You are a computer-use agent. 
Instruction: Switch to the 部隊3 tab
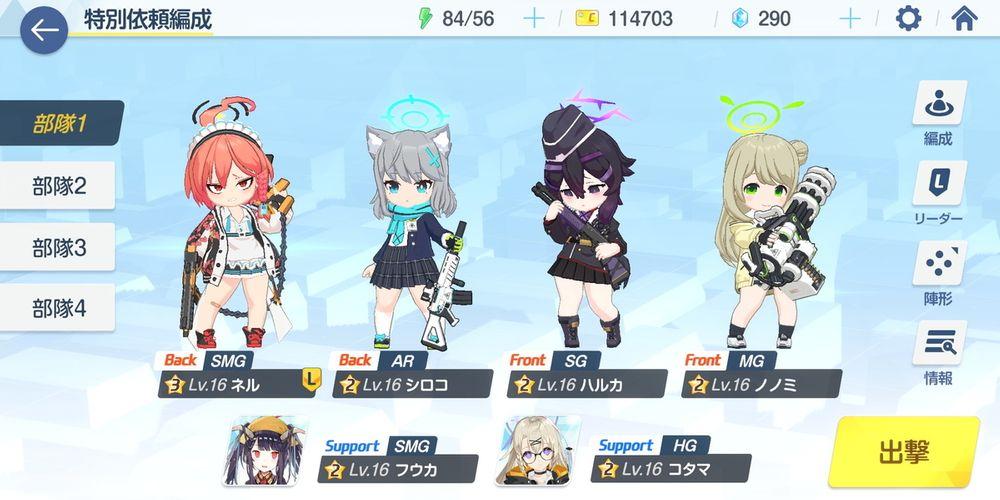59,247
